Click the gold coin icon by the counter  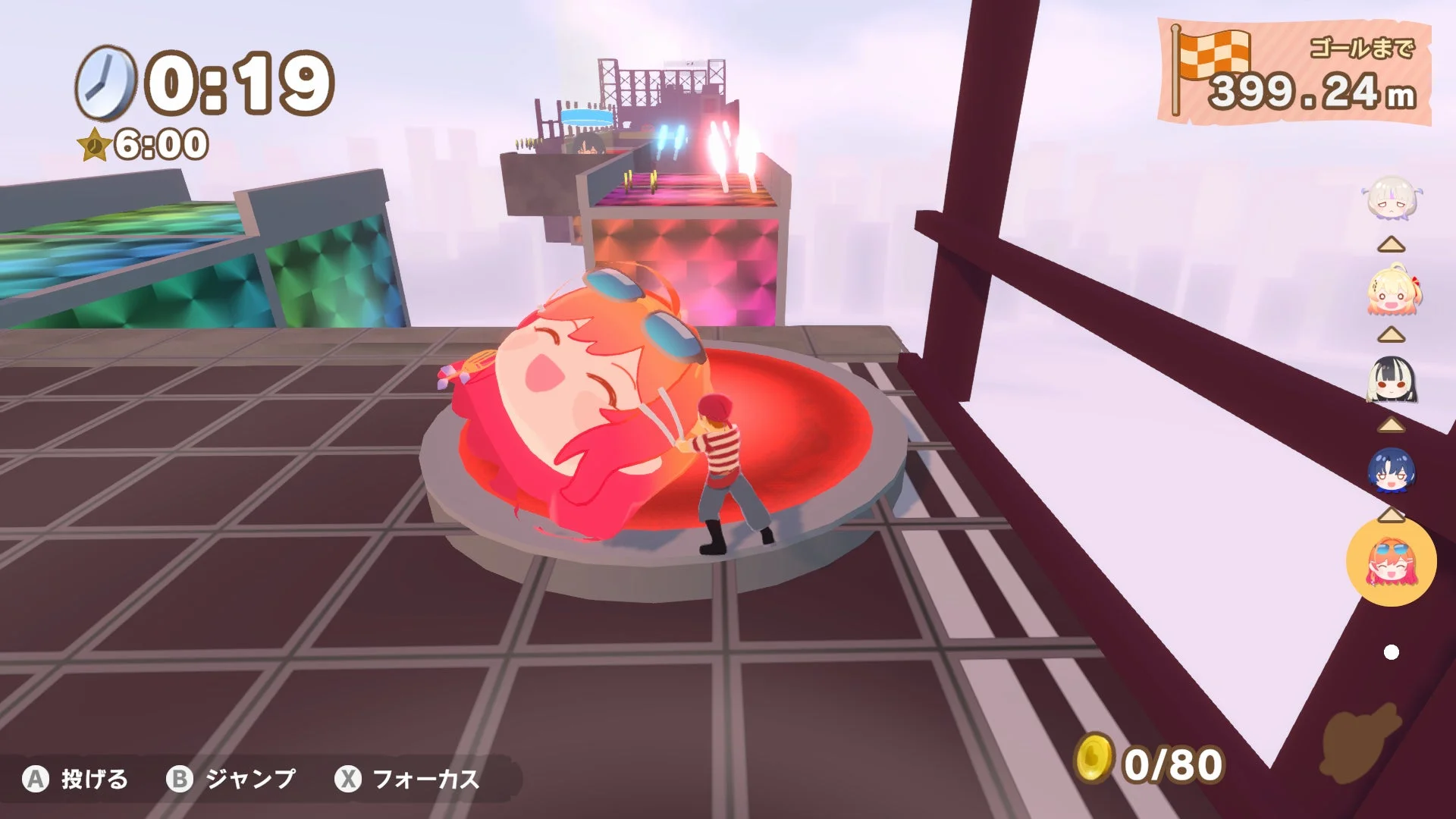tap(1093, 759)
